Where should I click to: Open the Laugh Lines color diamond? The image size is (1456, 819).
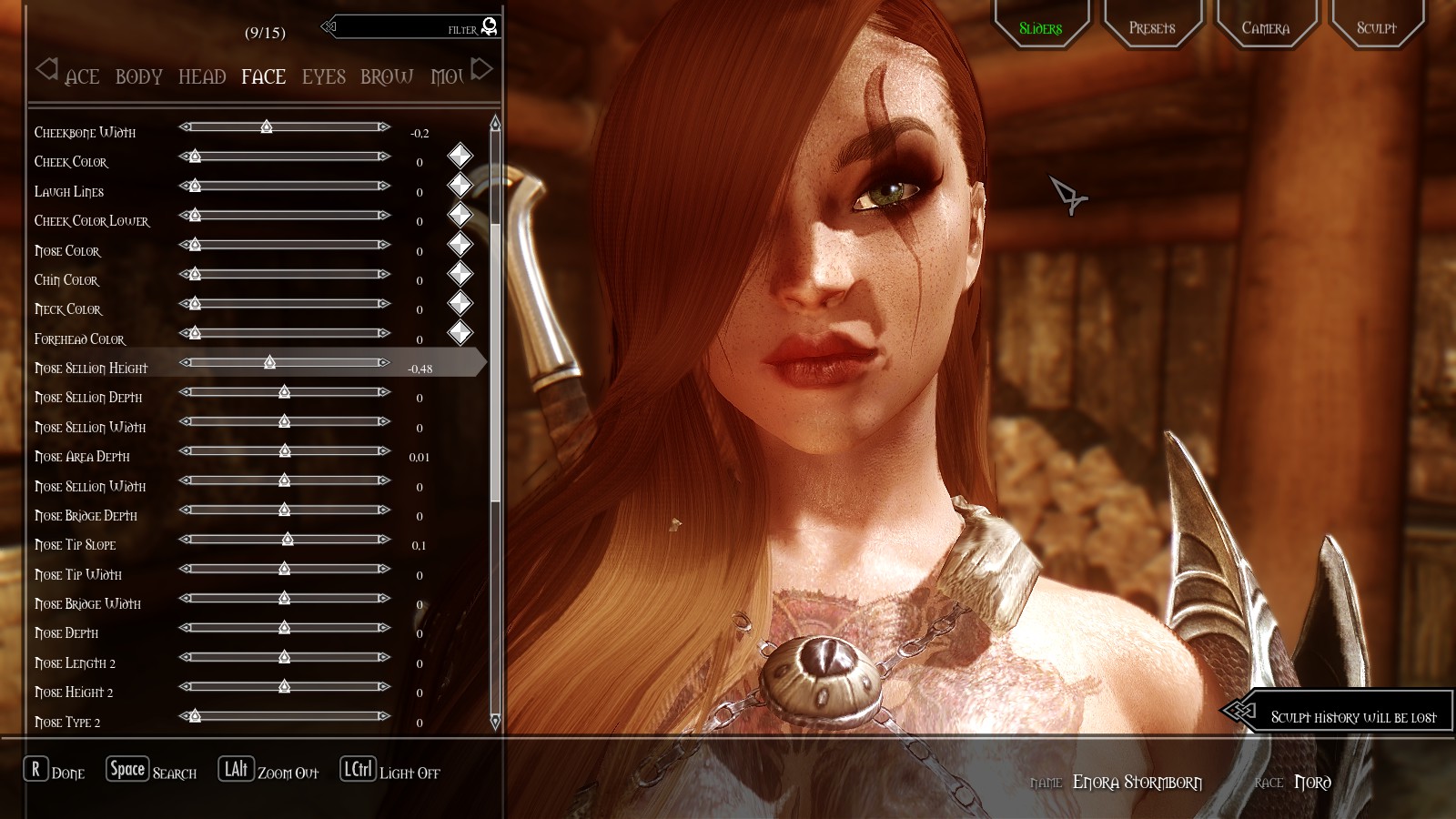tap(460, 186)
